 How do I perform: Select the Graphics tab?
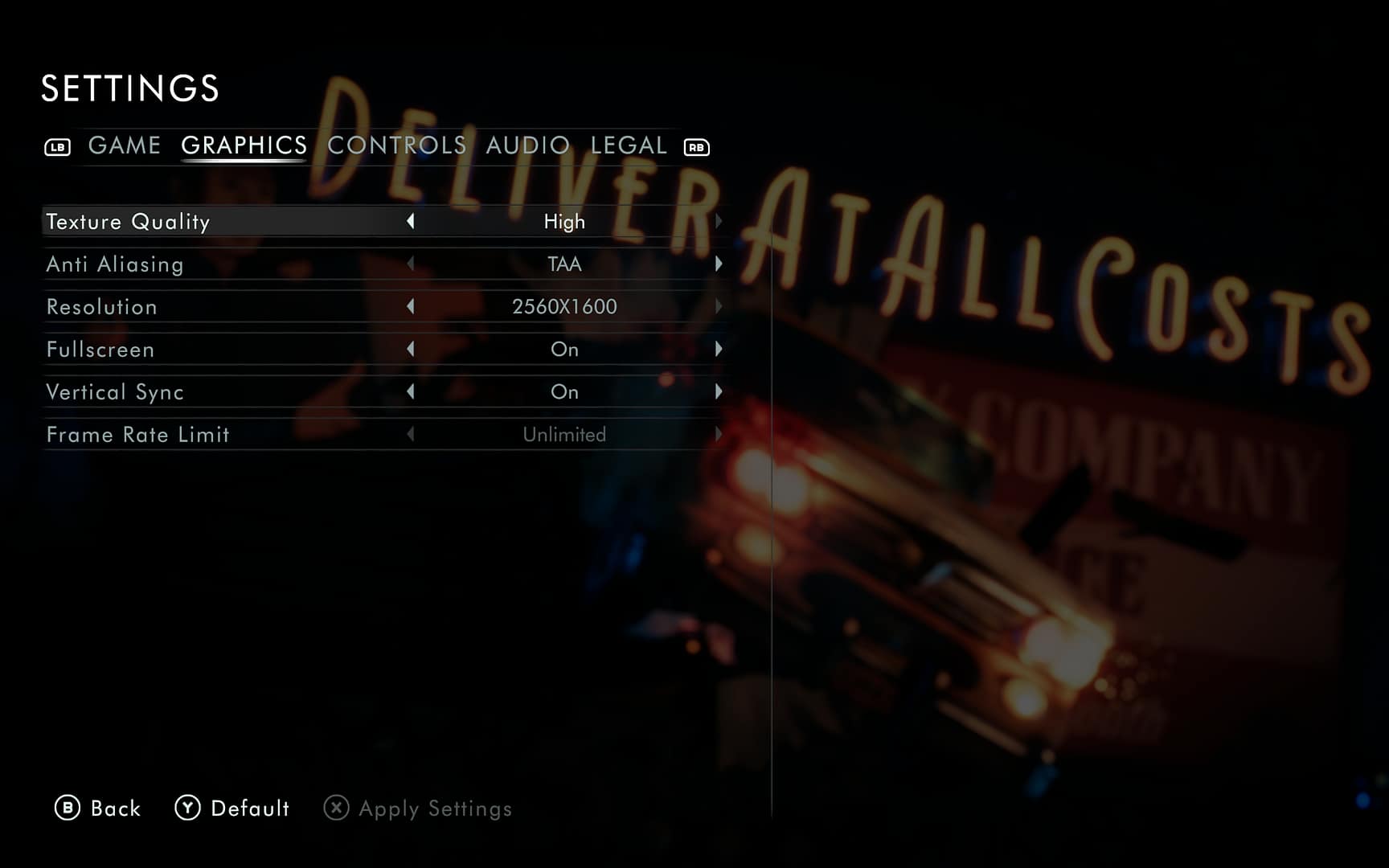point(244,145)
